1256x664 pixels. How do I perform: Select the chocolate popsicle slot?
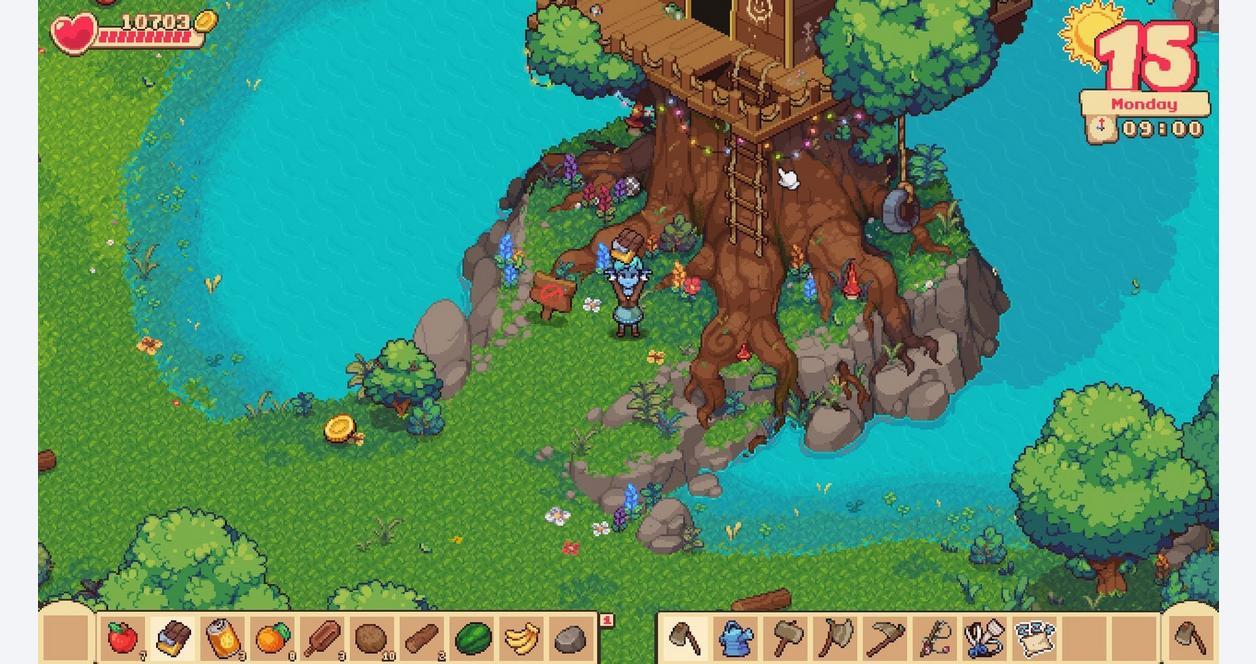click(322, 638)
